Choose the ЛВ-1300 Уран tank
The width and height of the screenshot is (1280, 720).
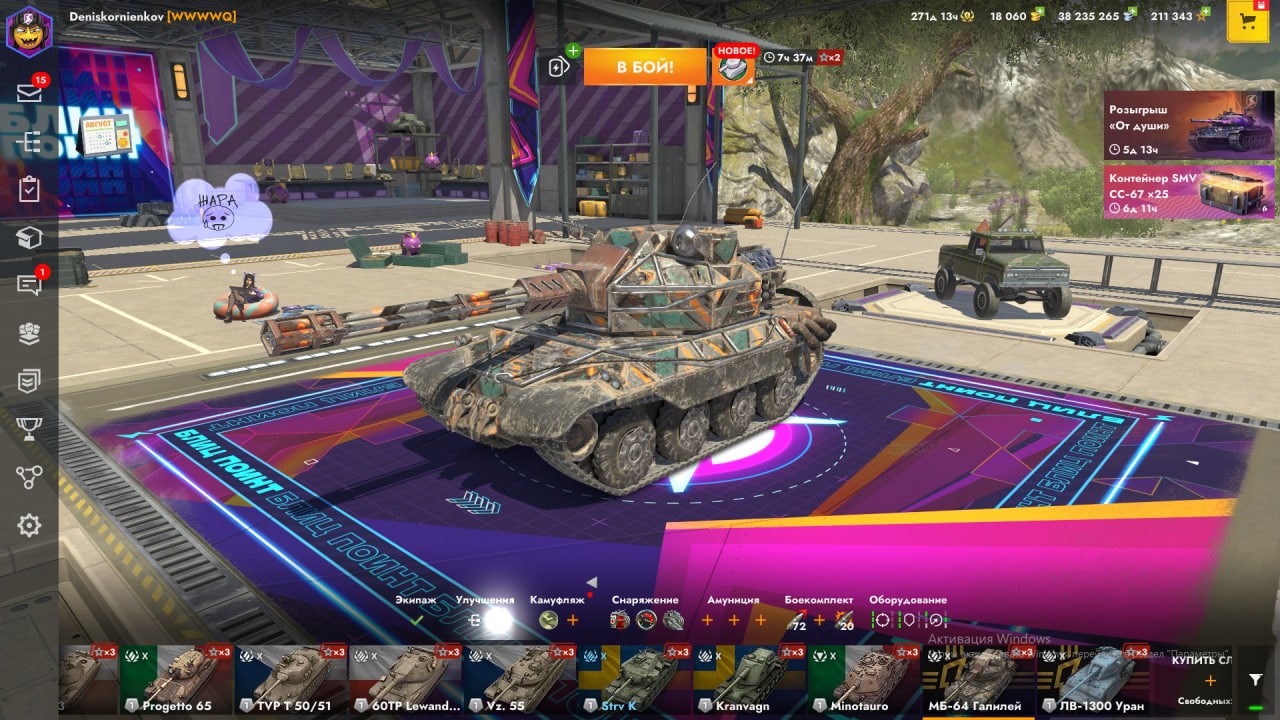pos(1093,679)
